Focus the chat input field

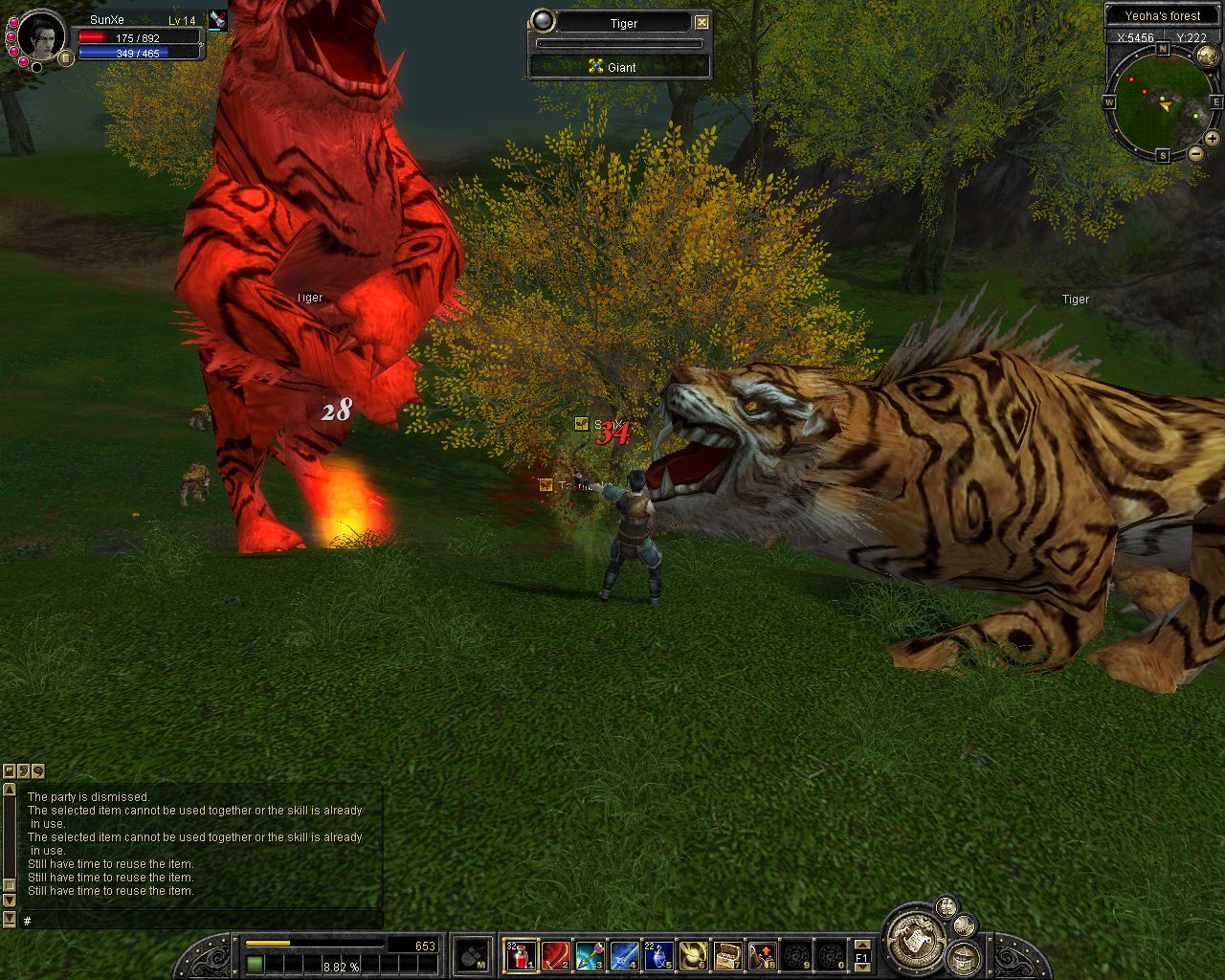point(201,921)
